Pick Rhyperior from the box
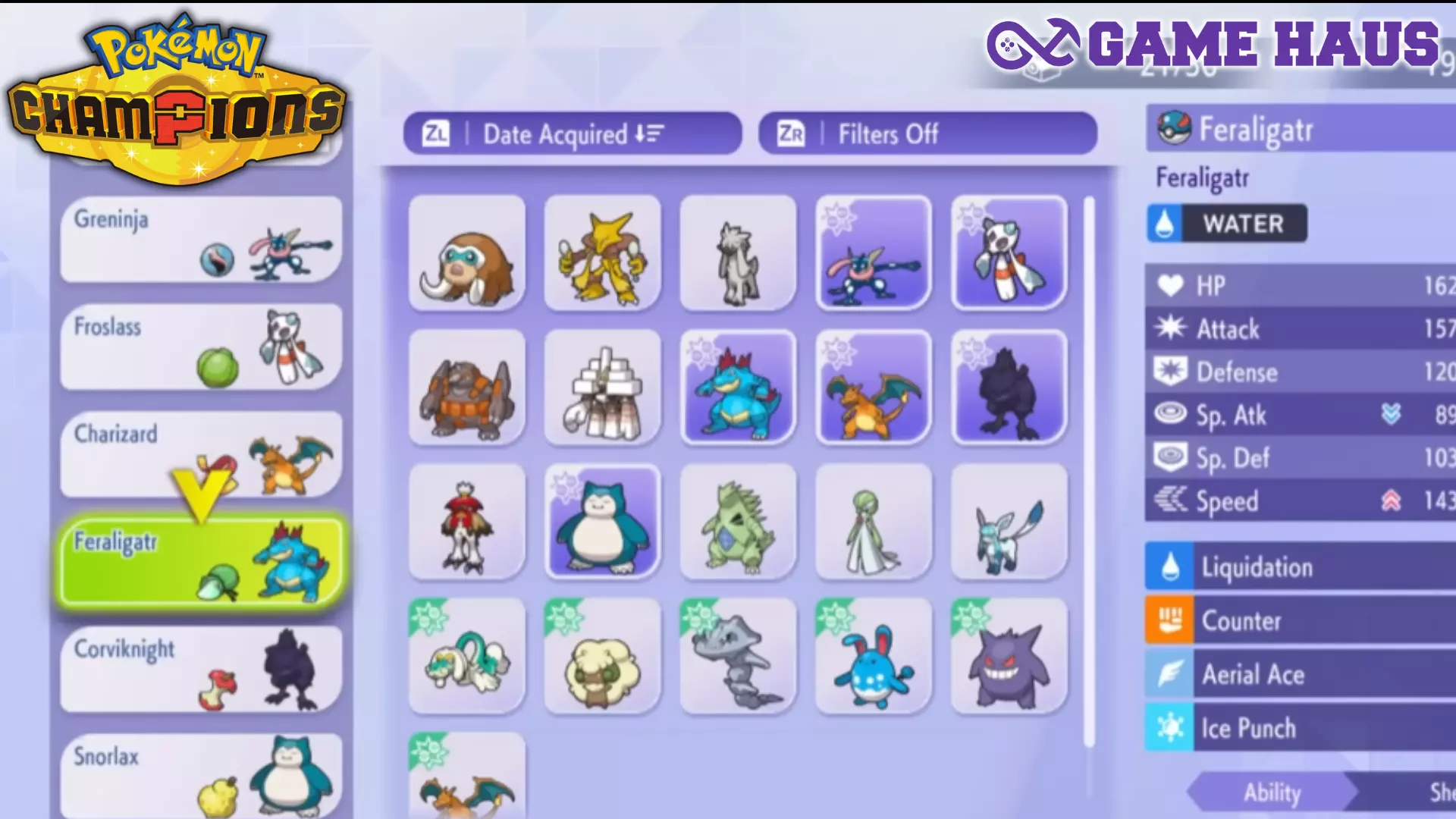 466,388
